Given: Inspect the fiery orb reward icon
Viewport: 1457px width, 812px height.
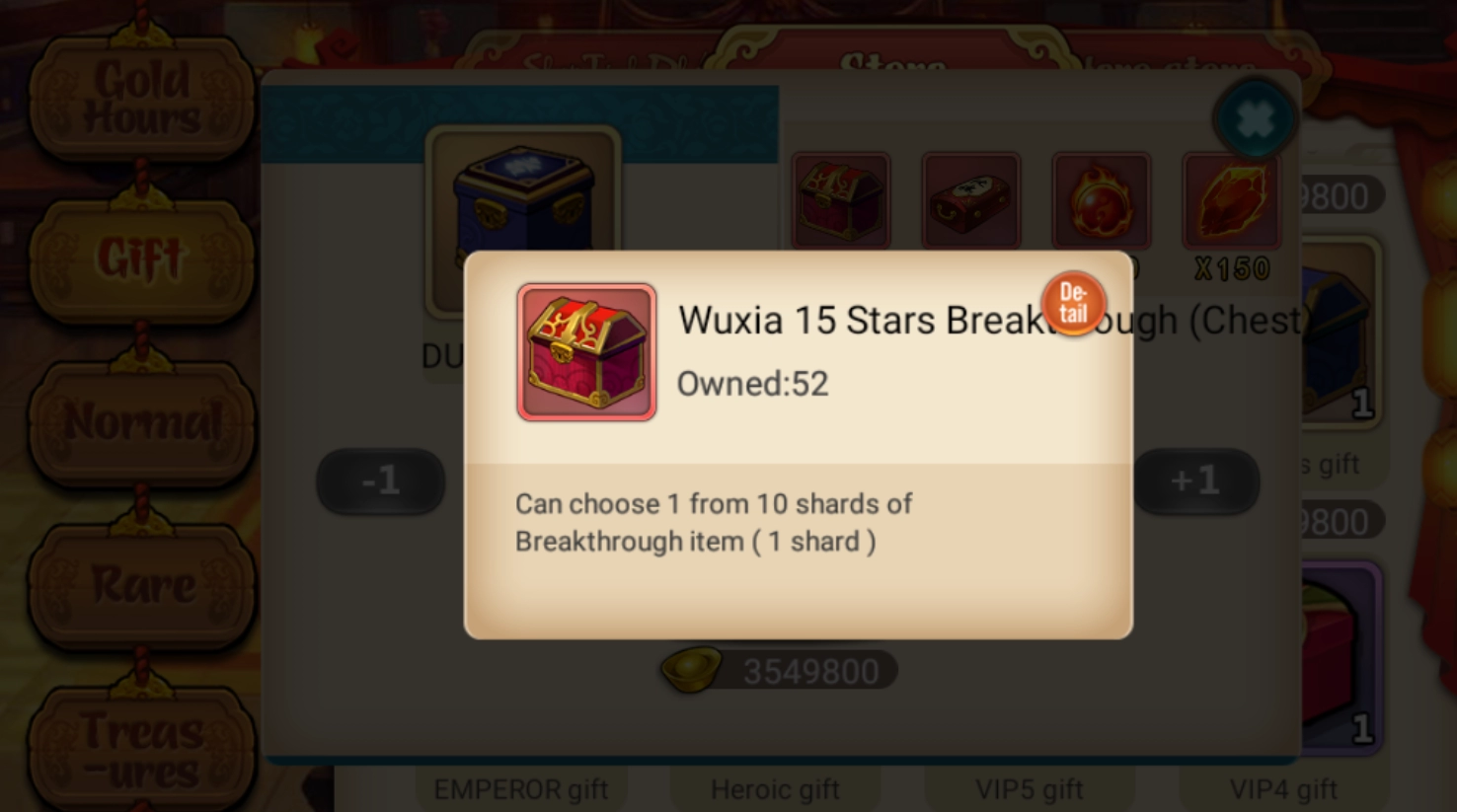Looking at the screenshot, I should (x=1101, y=200).
